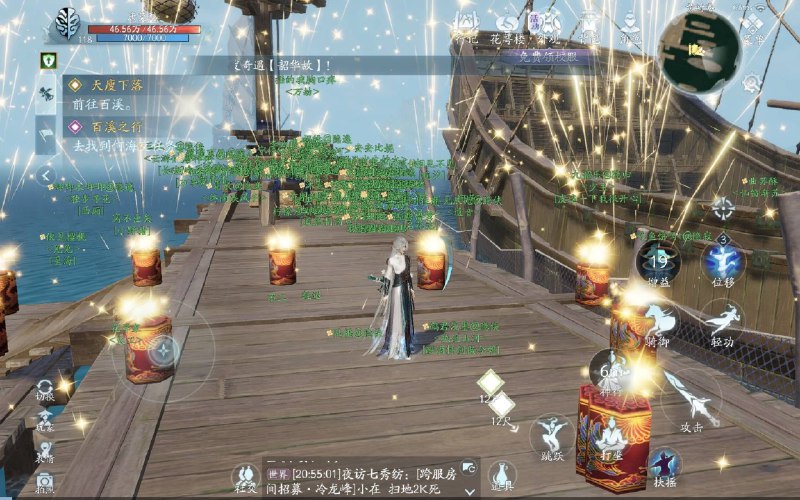Tap the 攻击 attack sword button
This screenshot has width=800, height=500.
coord(691,398)
